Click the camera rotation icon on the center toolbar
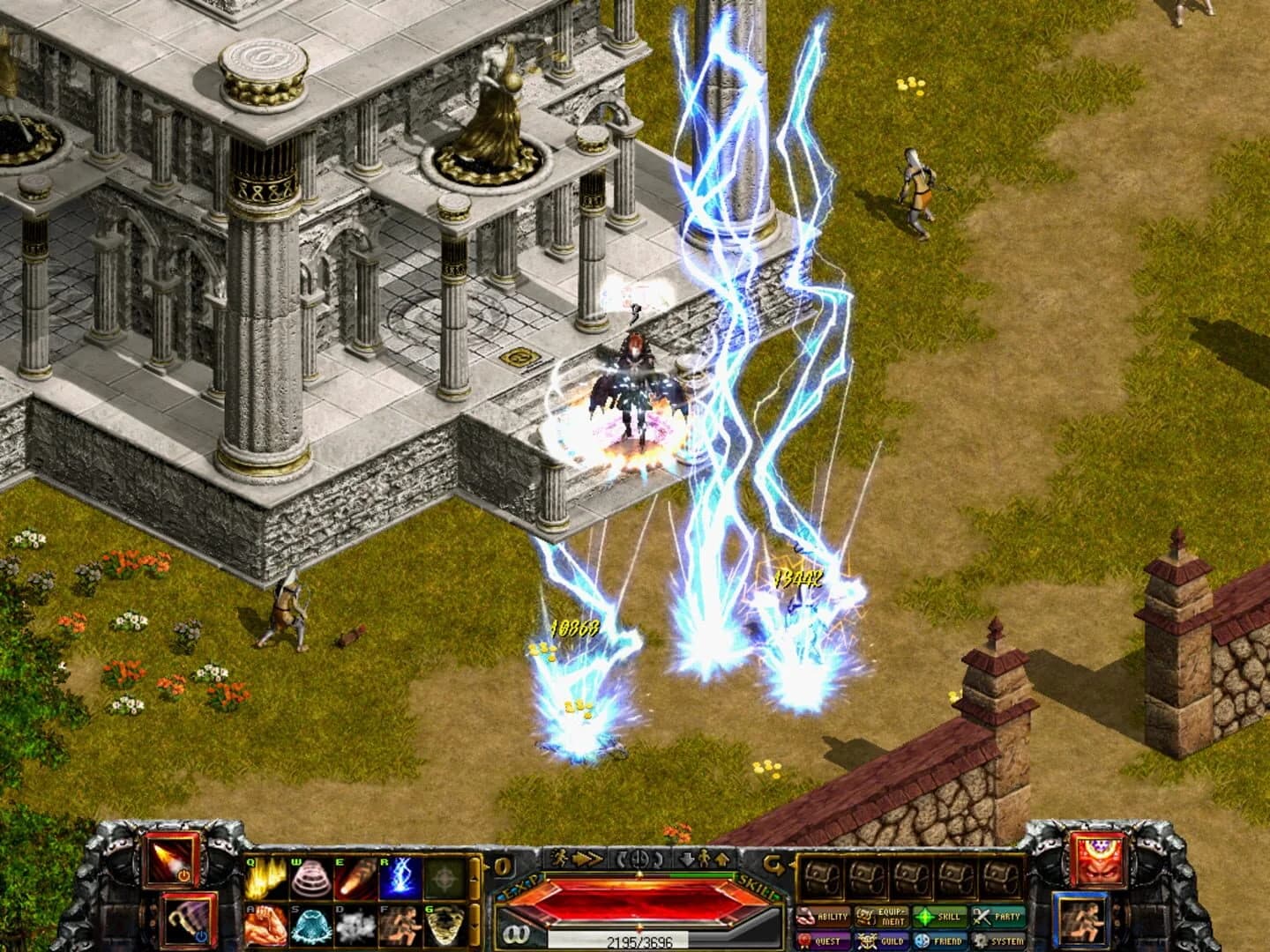The height and width of the screenshot is (952, 1270). point(639,859)
